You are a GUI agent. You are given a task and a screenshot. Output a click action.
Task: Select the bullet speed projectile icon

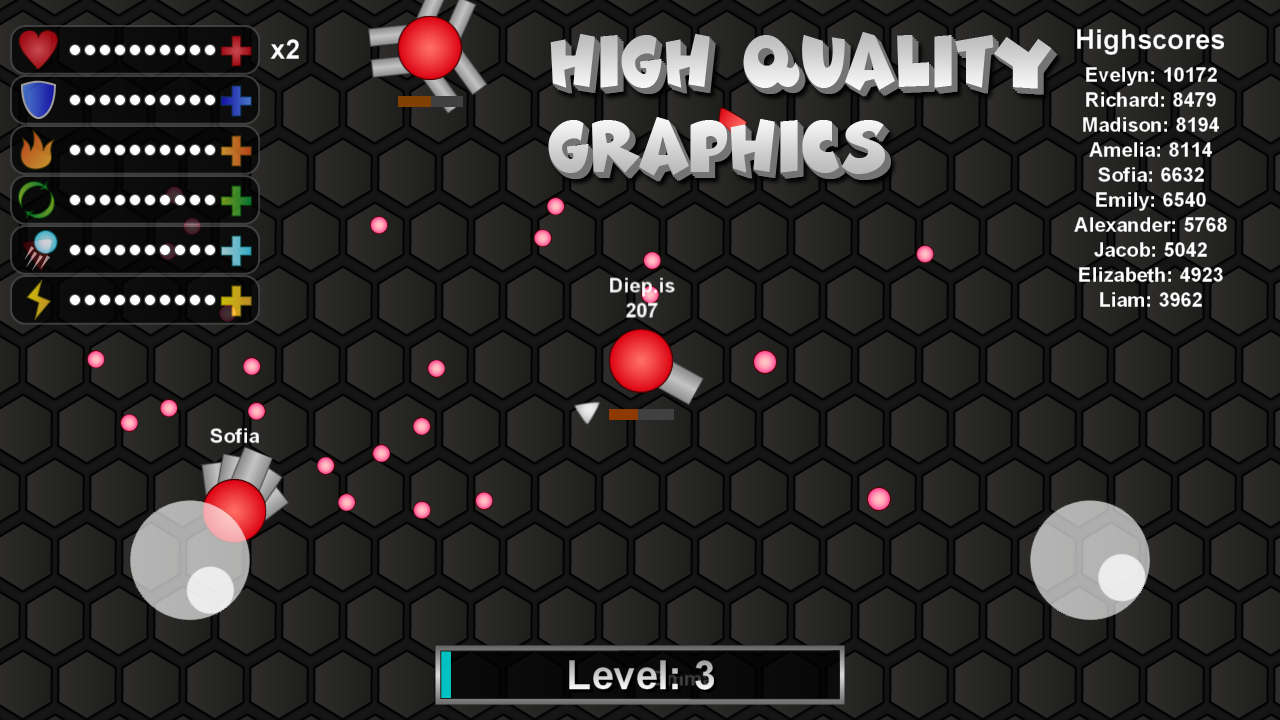click(x=37, y=250)
